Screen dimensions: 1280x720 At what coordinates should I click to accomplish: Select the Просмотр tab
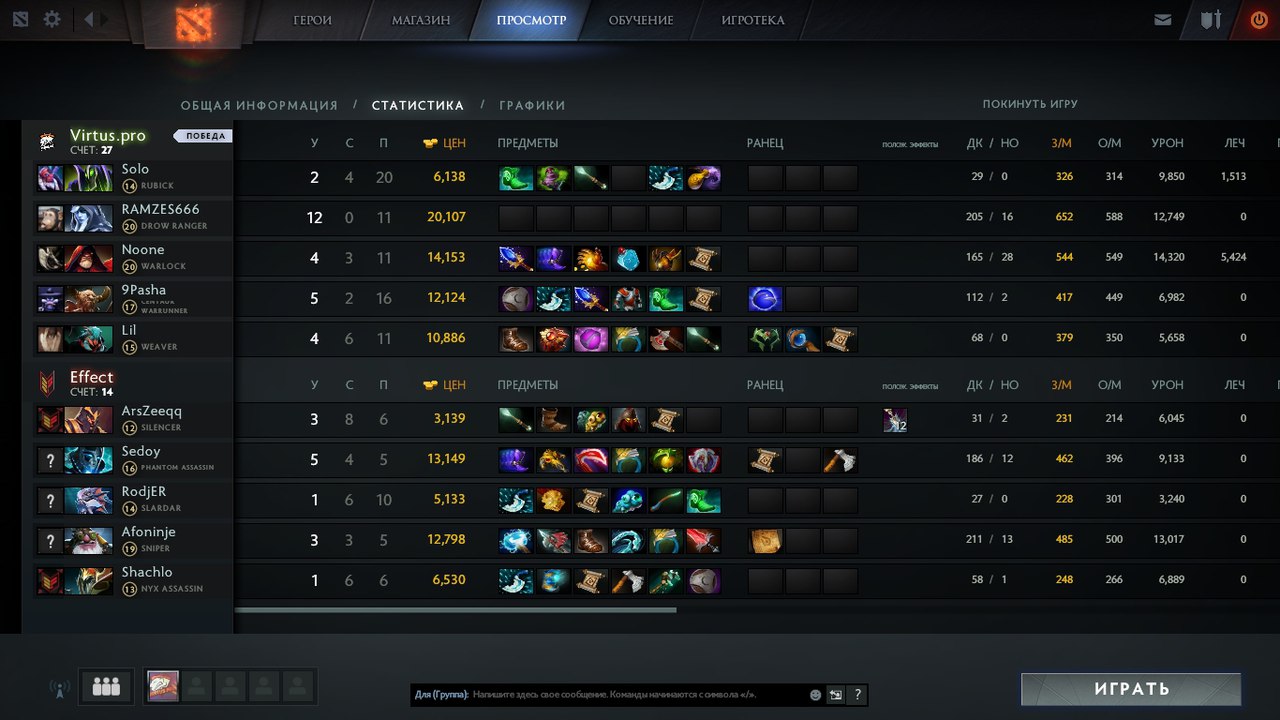tap(530, 20)
